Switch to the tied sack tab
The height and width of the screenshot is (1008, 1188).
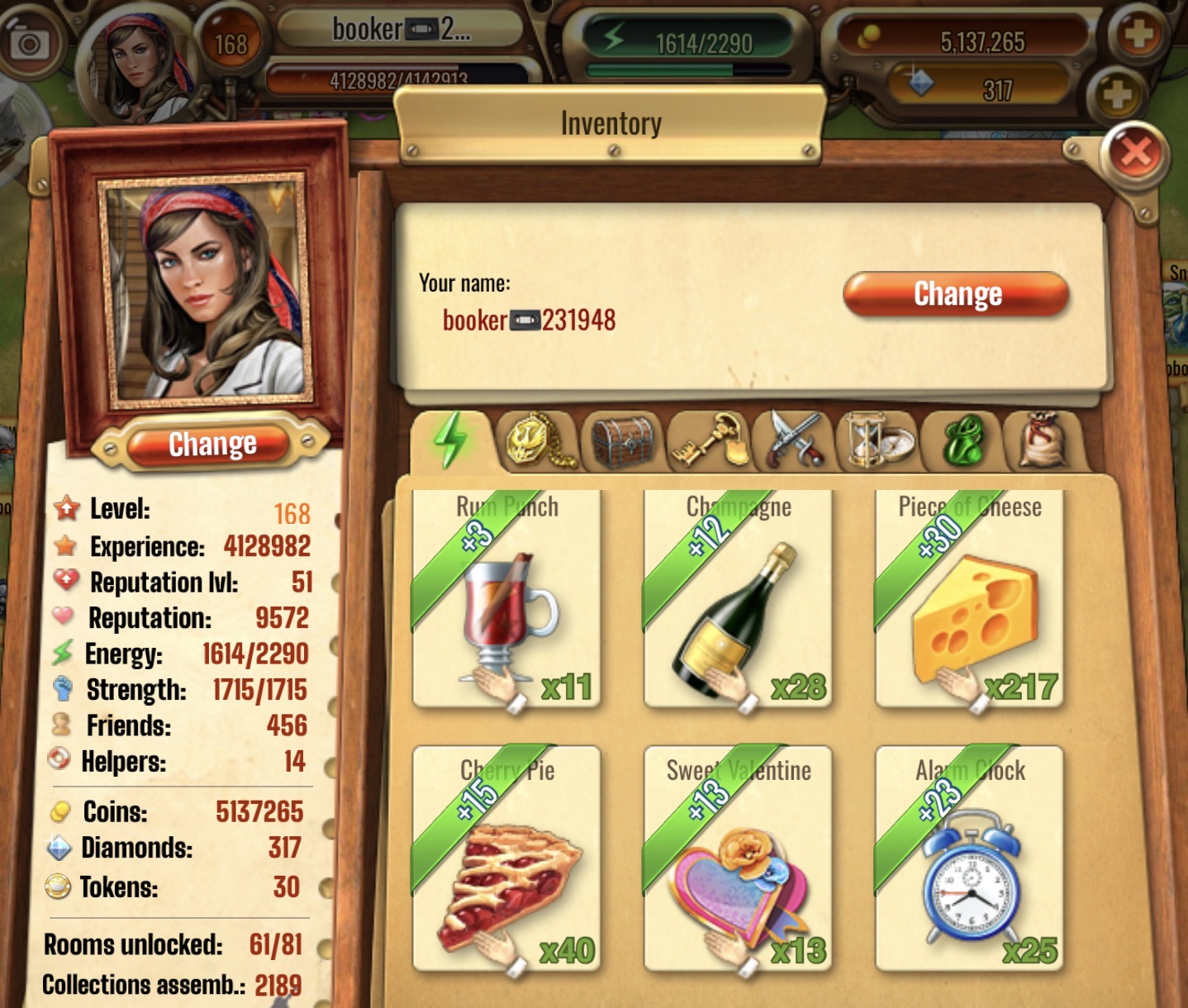point(1043,440)
